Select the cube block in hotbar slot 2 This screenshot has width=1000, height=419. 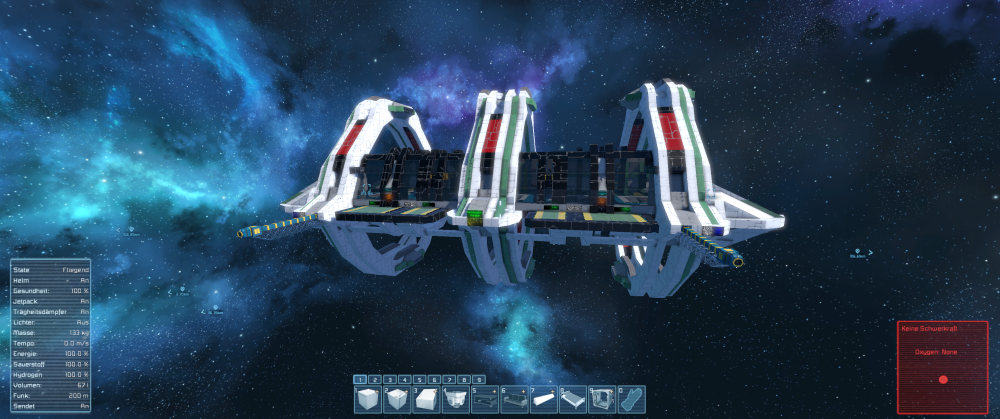coord(398,401)
